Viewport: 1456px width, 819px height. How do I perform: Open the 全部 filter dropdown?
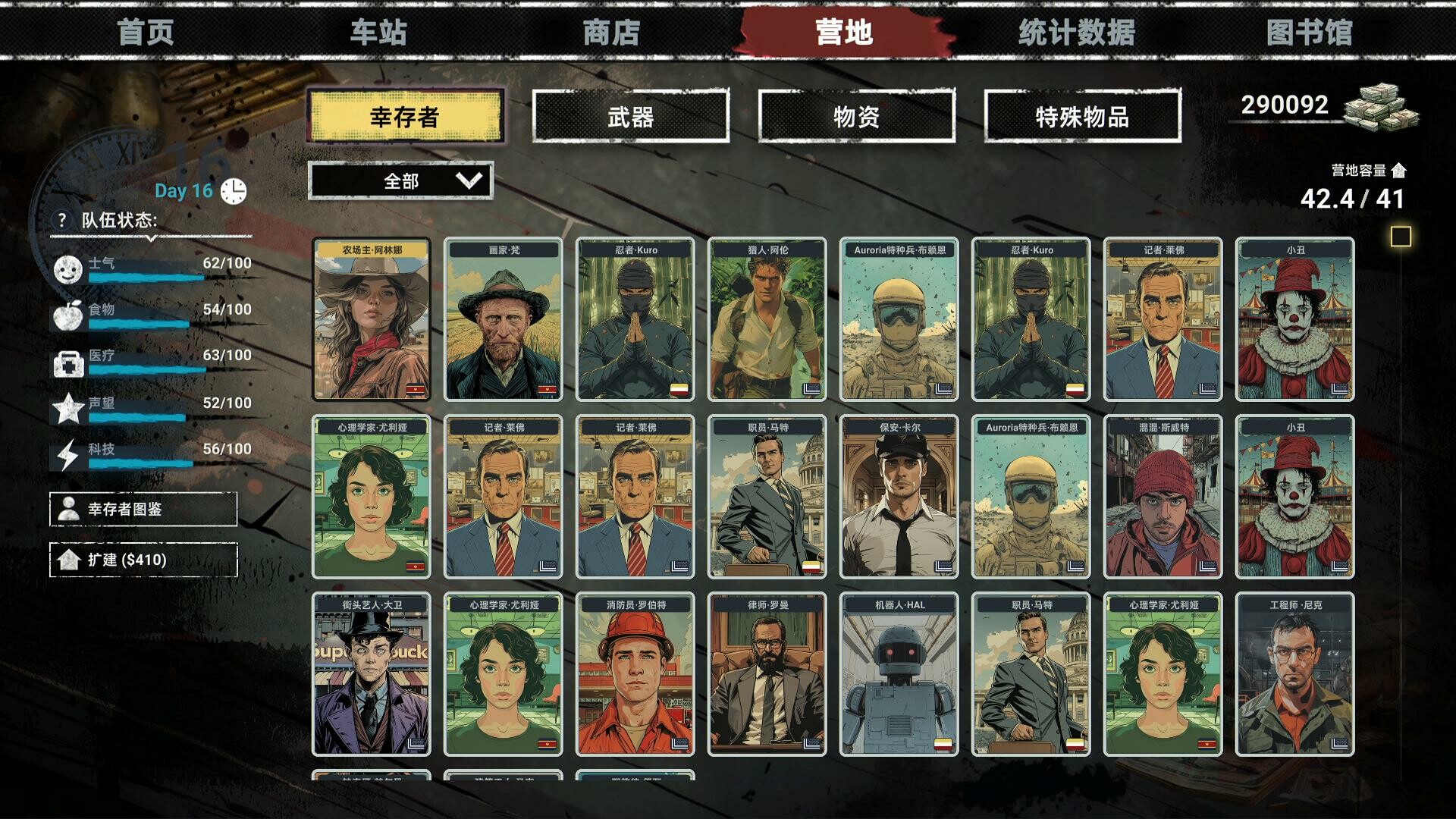coord(400,181)
